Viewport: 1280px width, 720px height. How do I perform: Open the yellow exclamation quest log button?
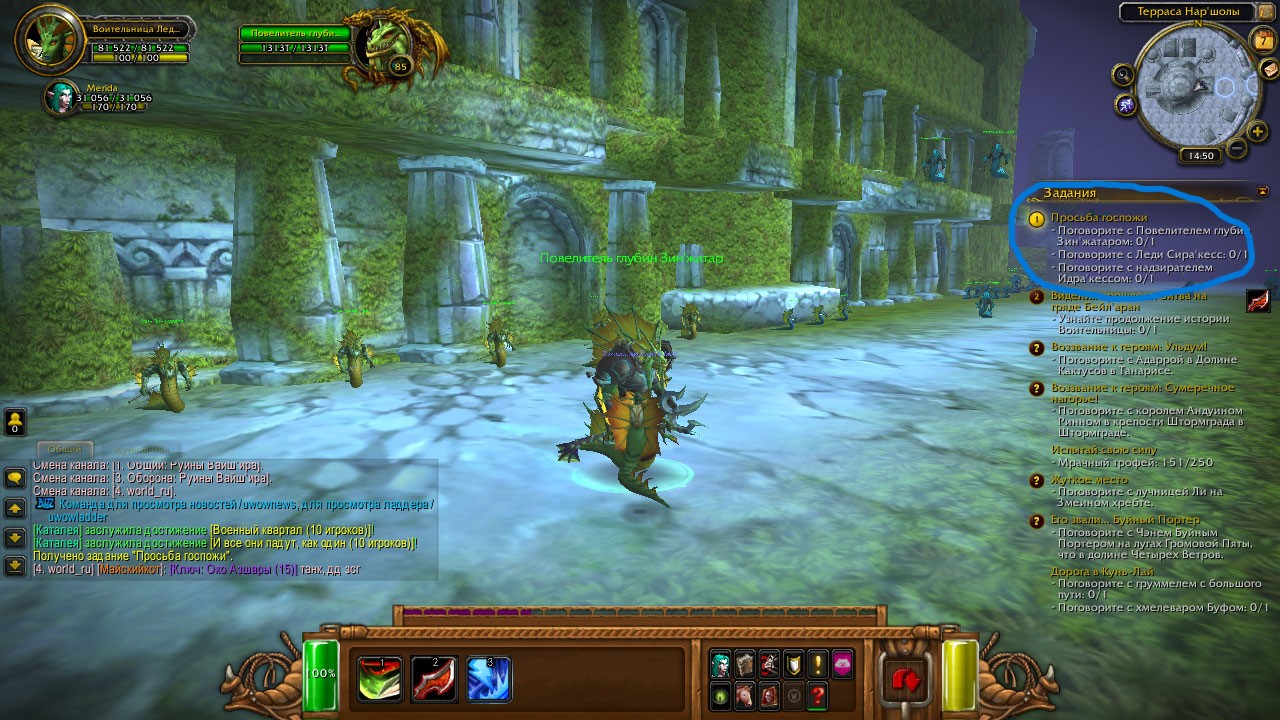(x=818, y=663)
